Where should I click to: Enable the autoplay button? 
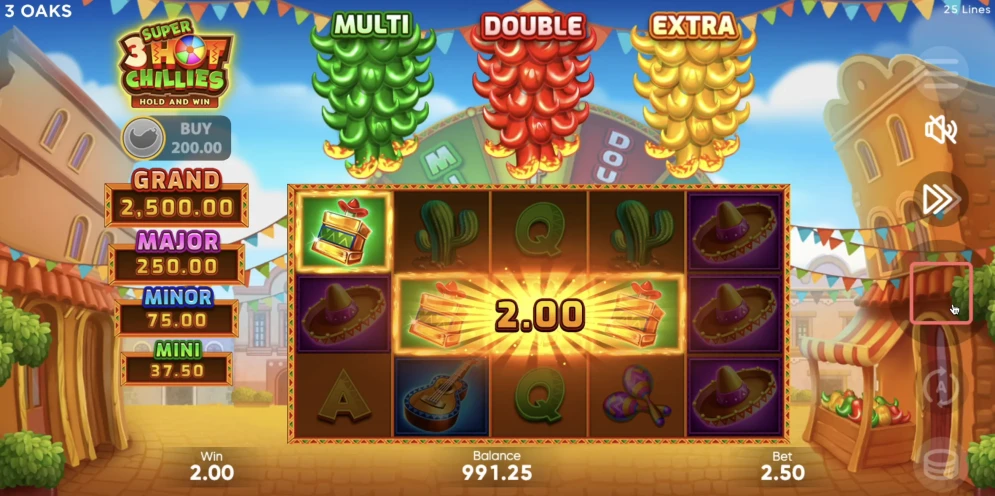(x=940, y=385)
